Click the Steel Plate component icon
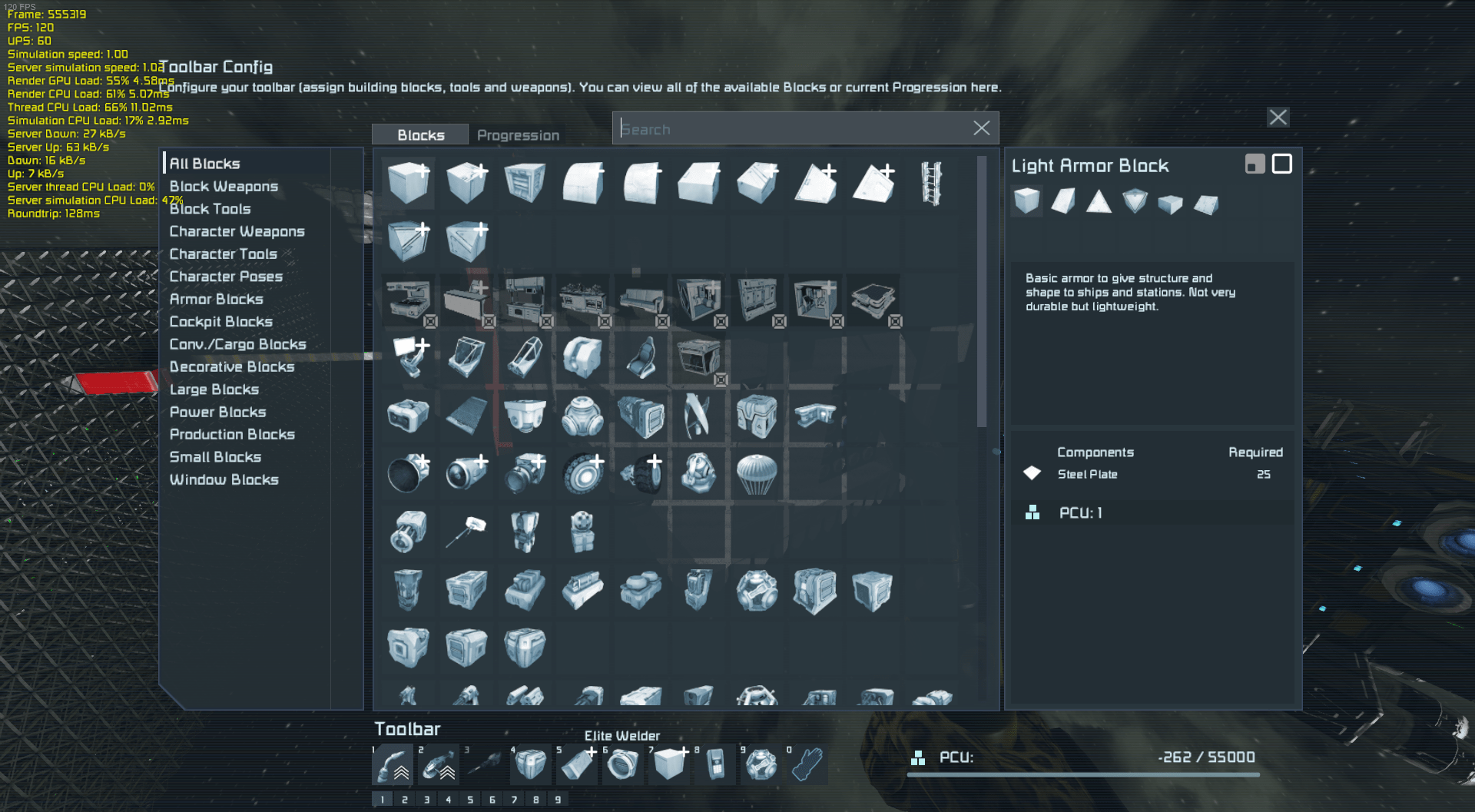 coord(1032,473)
